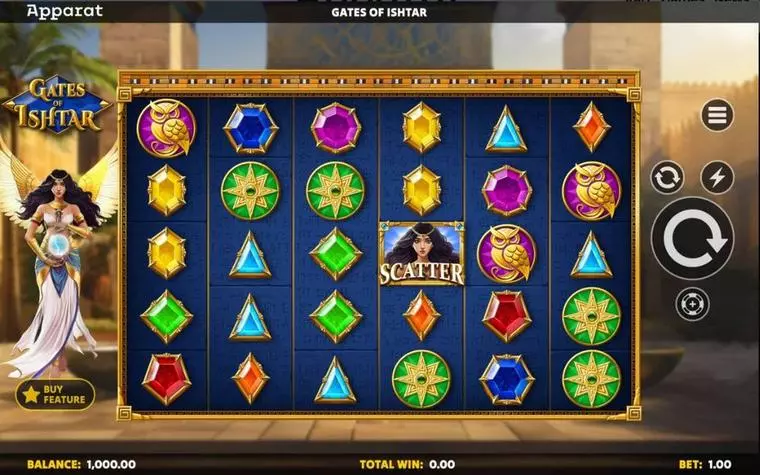
Task: Click the Buy Feature button
Action: [55, 394]
